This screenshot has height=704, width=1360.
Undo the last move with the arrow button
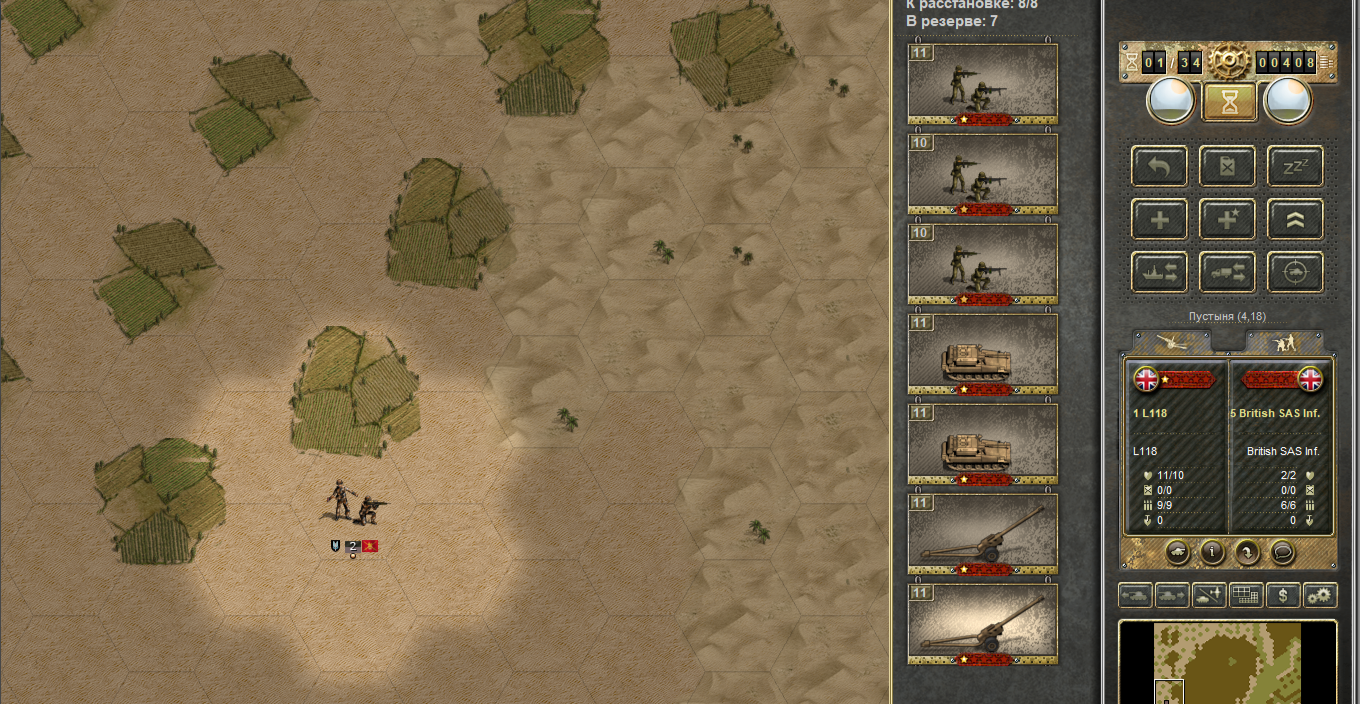(1159, 166)
